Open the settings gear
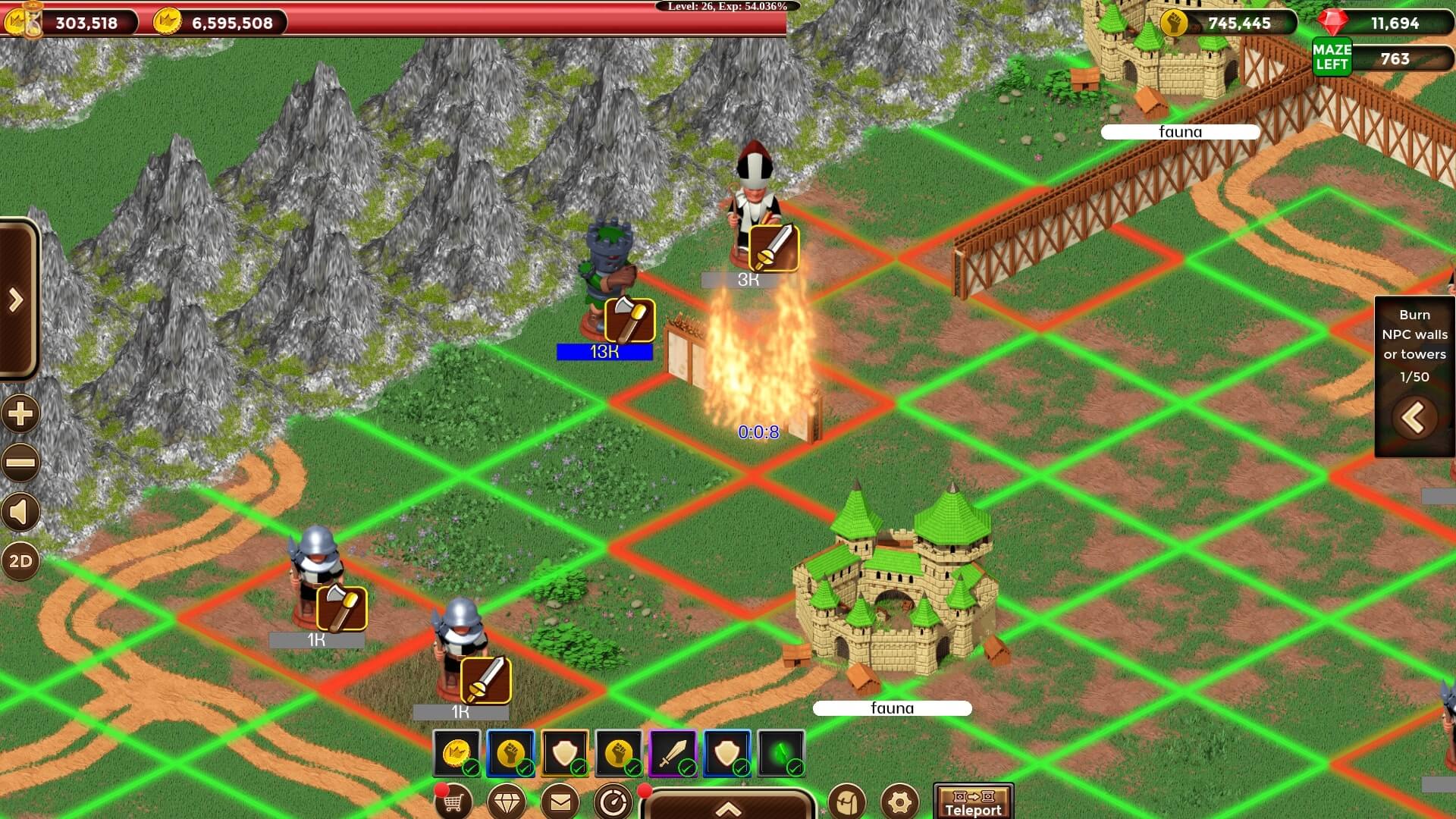The width and height of the screenshot is (1456, 819). click(x=899, y=802)
